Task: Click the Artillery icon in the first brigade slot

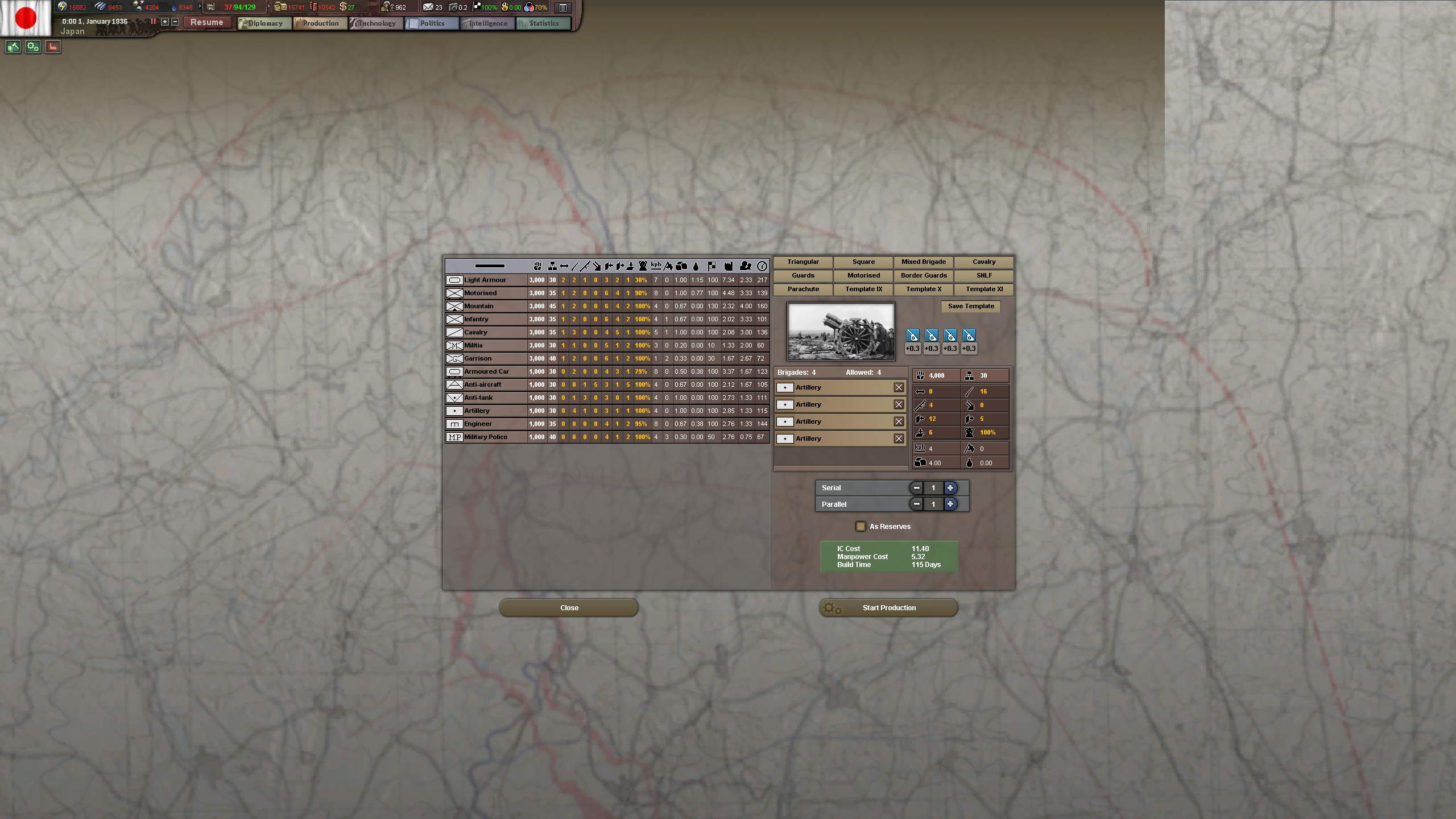Action: [785, 387]
